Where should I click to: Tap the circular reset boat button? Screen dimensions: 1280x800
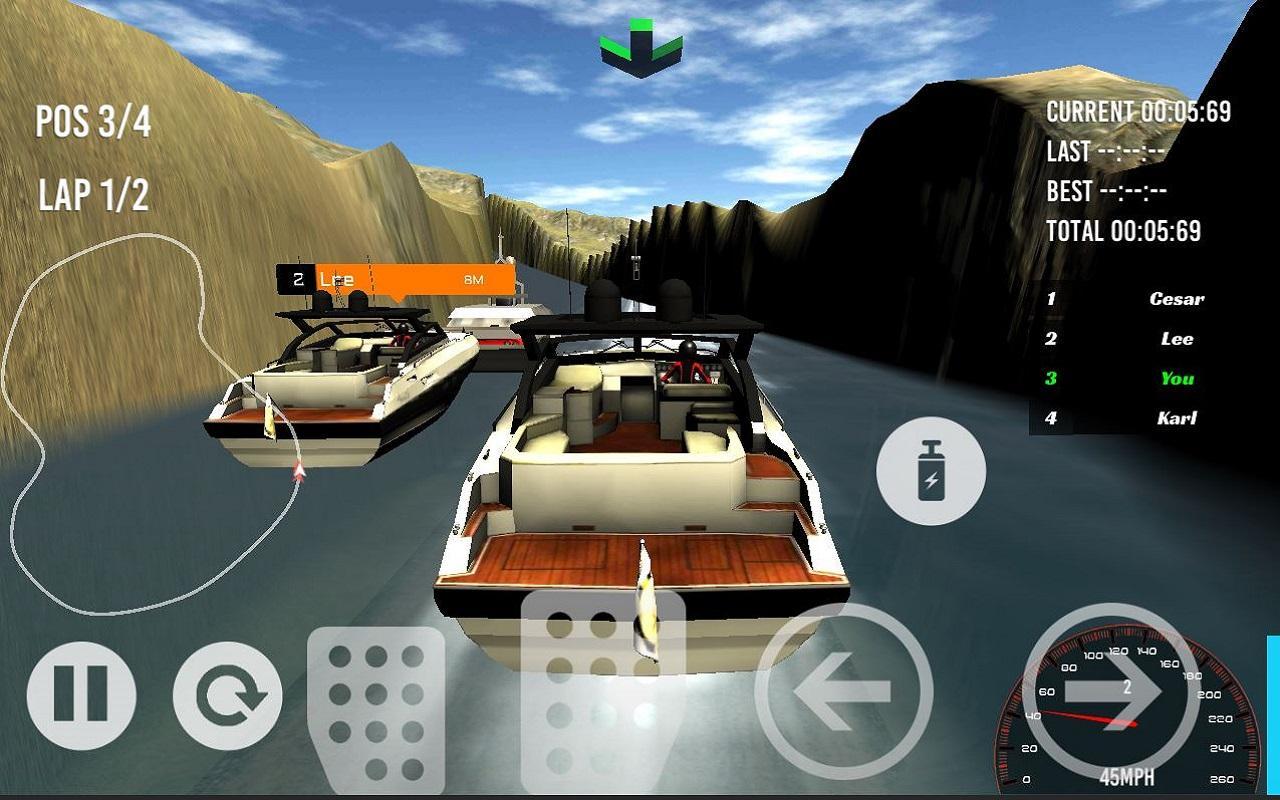(227, 695)
